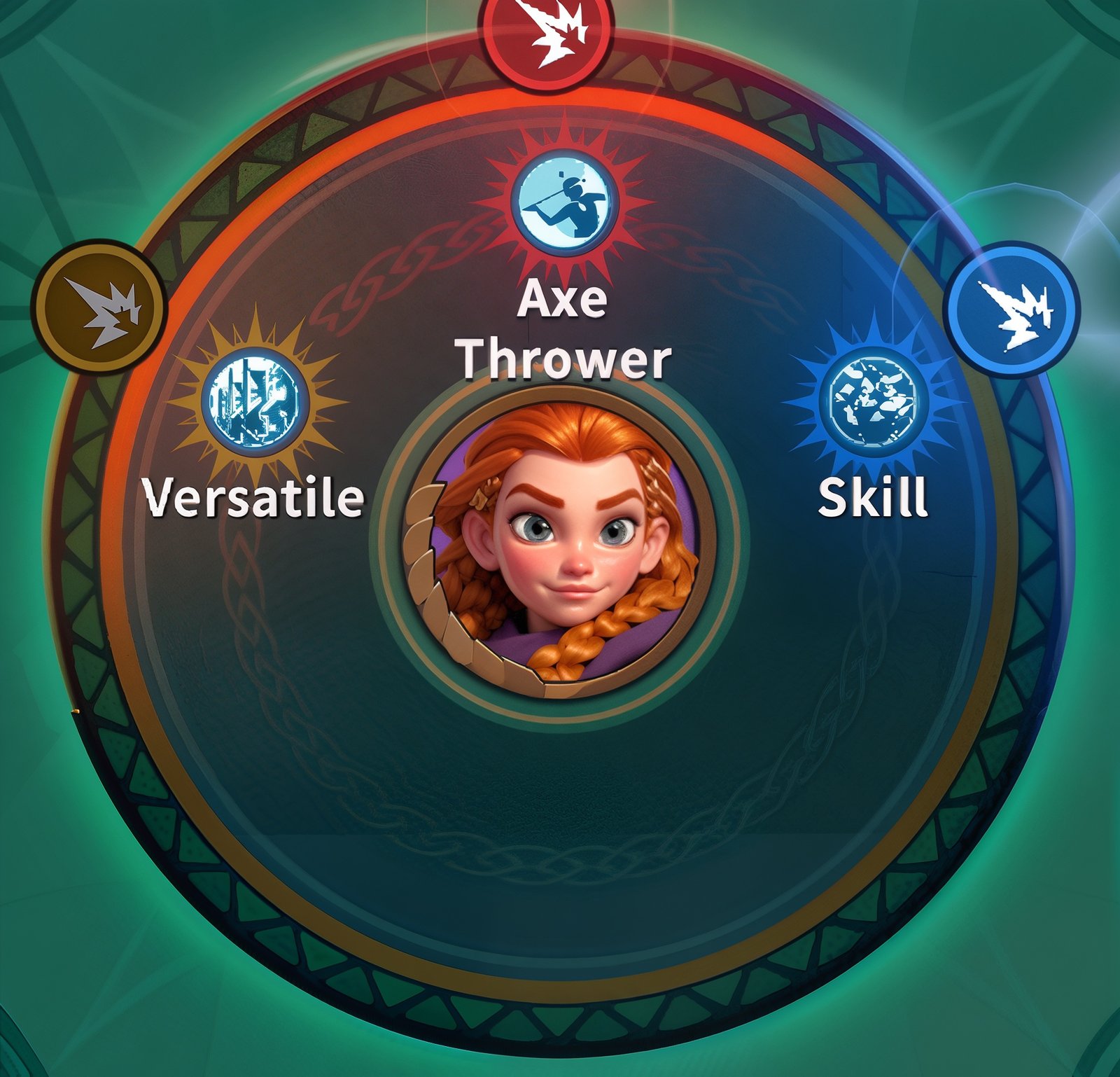
Task: Activate the brown burst badge
Action: (98, 307)
